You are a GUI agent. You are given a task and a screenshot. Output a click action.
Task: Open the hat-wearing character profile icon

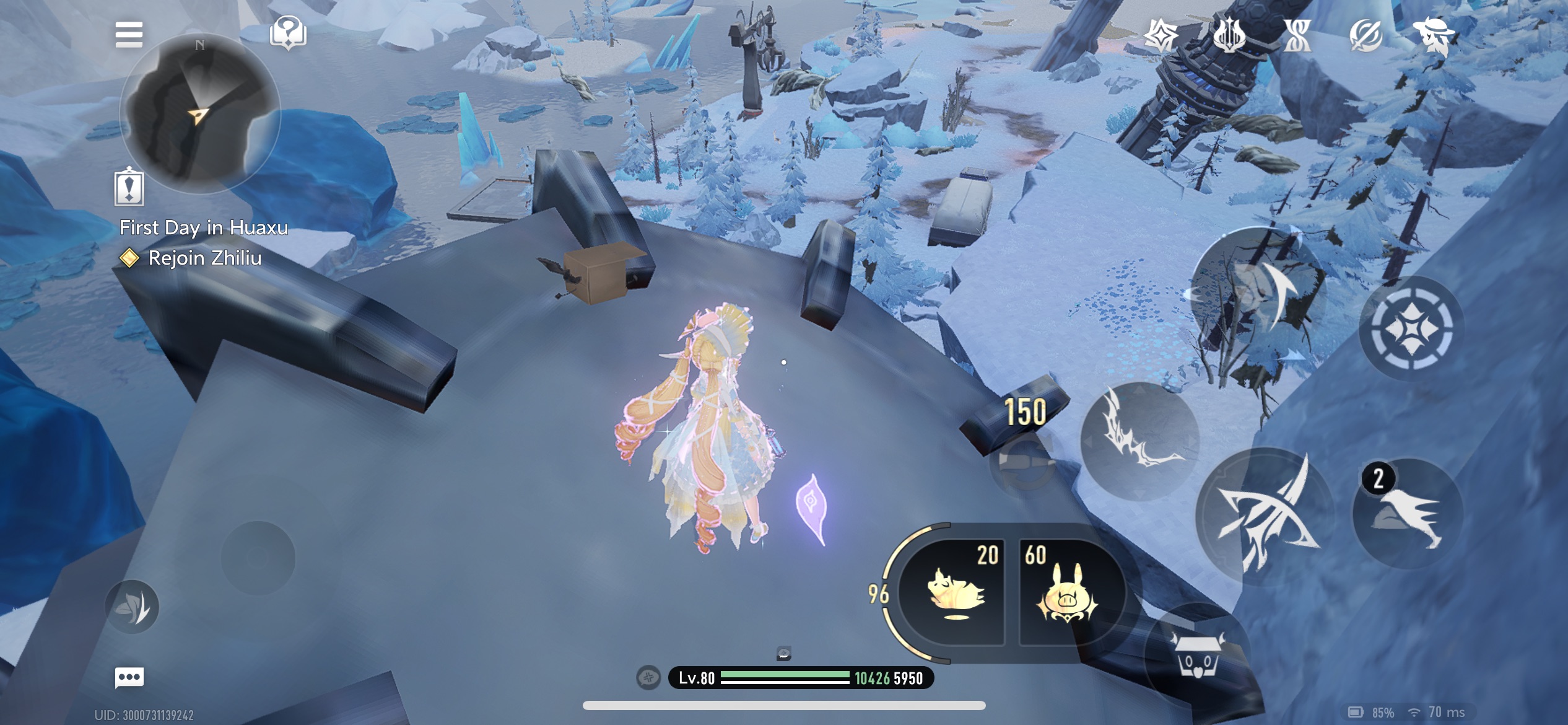[1434, 35]
